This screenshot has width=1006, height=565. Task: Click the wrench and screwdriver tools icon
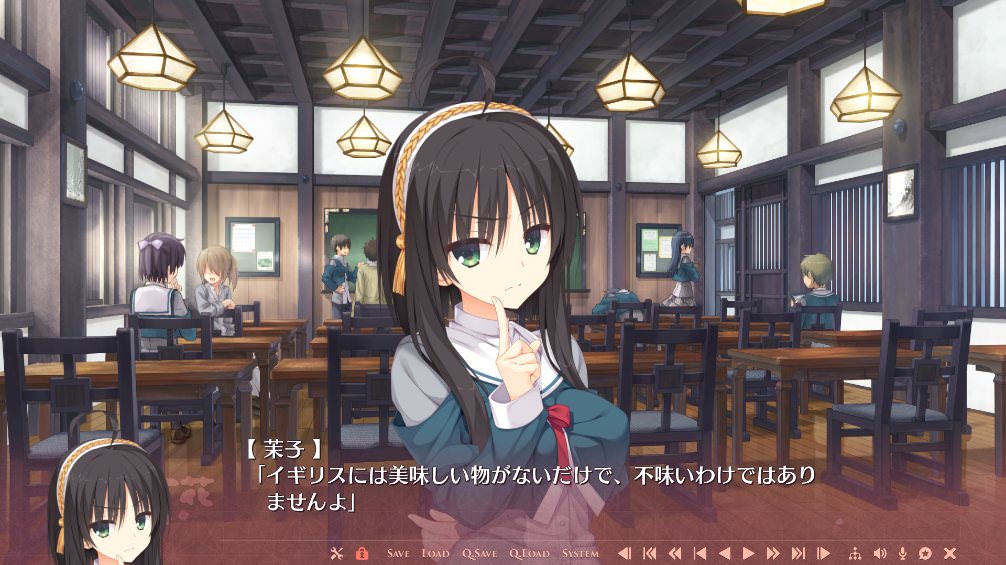[336, 553]
